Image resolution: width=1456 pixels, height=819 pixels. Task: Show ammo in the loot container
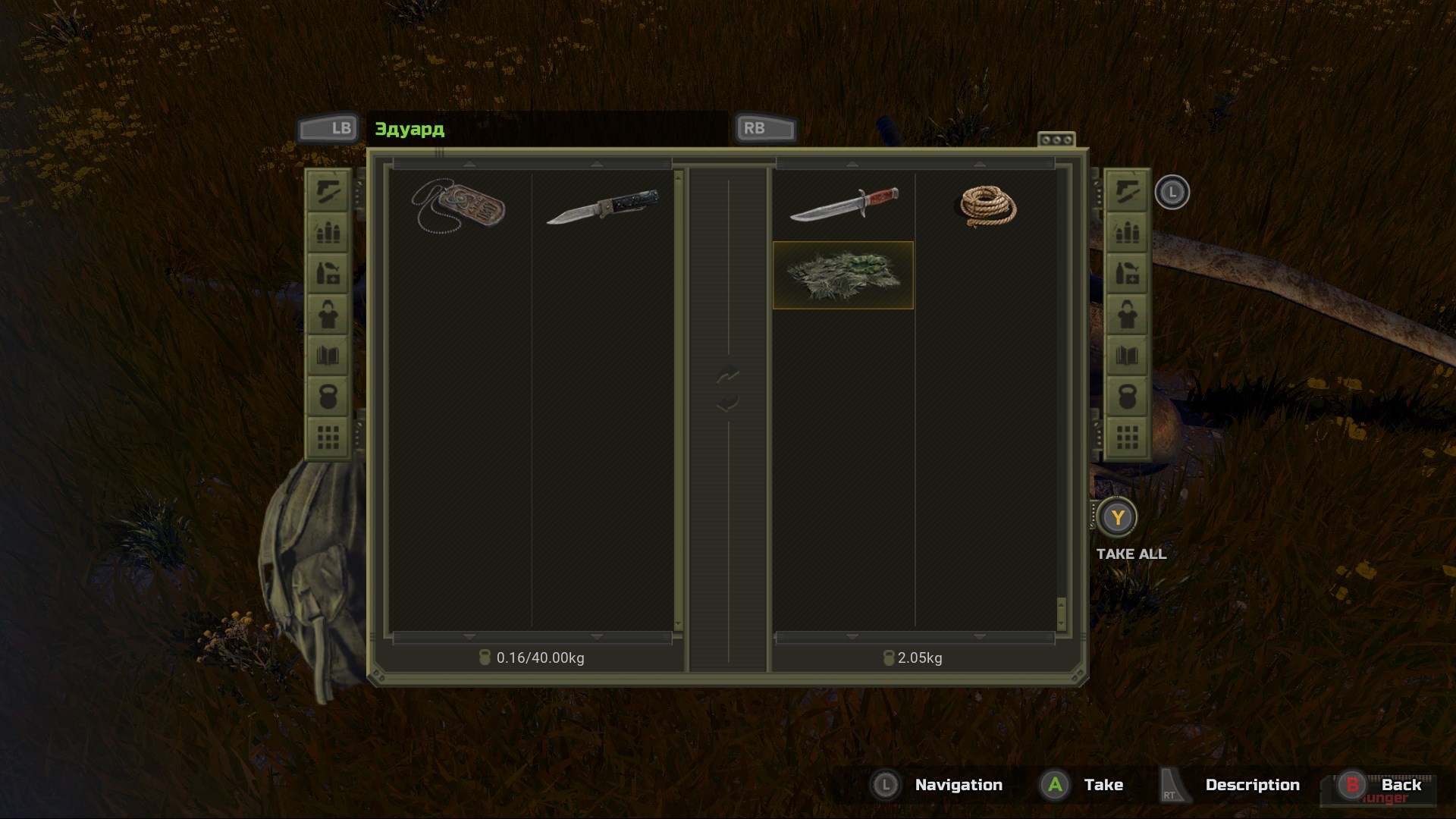tap(1127, 231)
